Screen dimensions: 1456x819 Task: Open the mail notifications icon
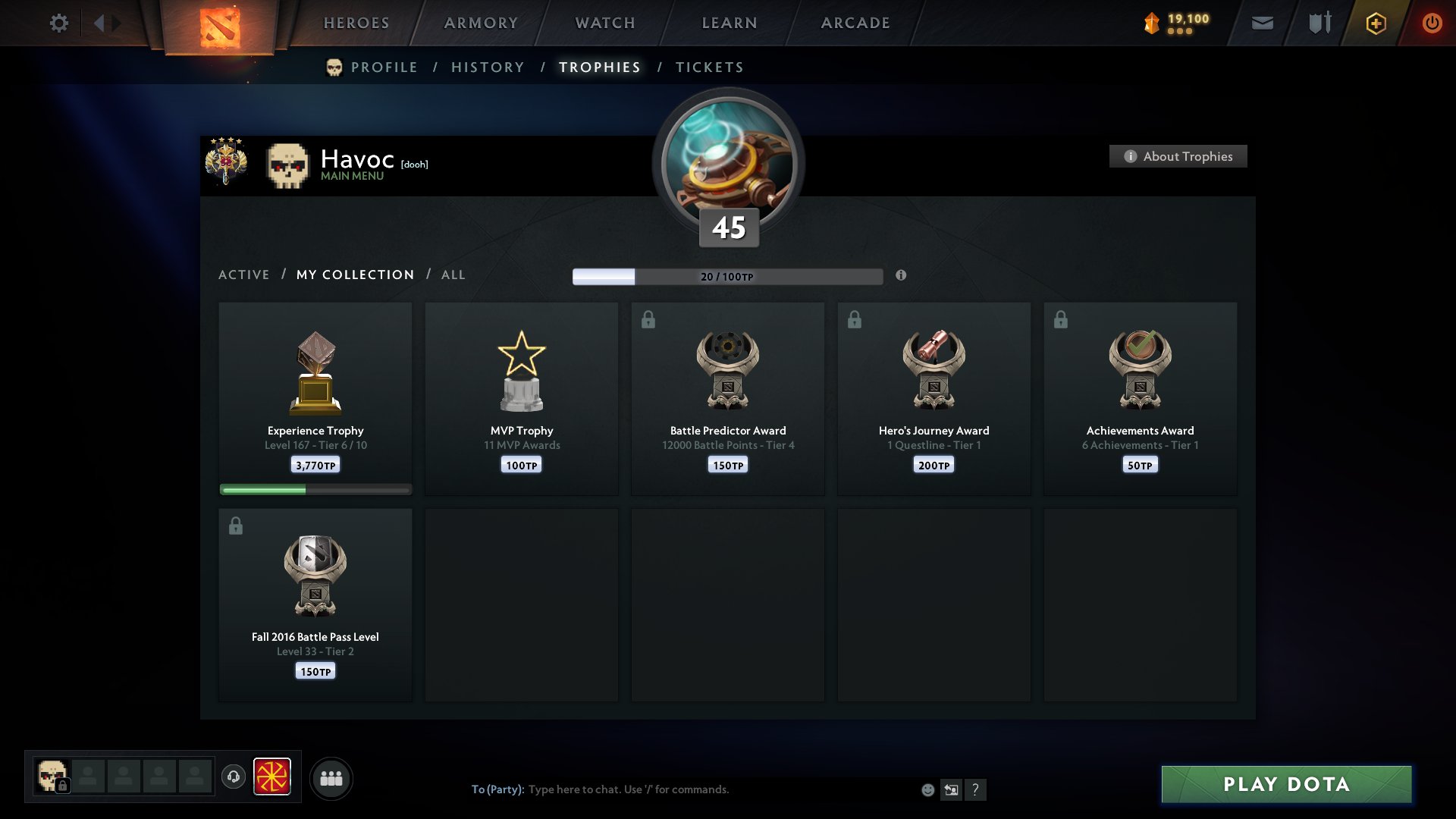pos(1261,23)
